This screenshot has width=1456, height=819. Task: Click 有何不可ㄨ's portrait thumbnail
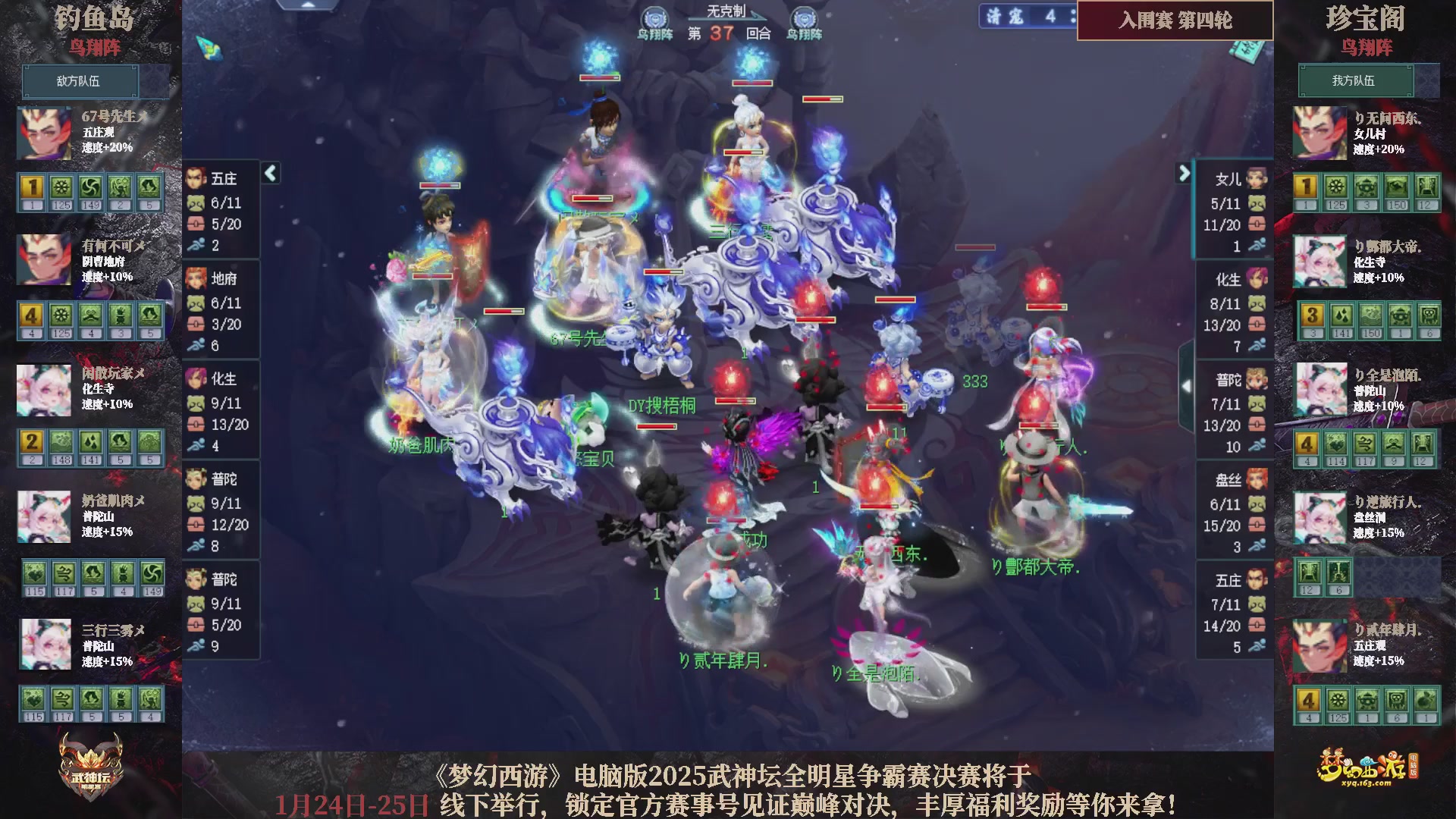[x=43, y=260]
